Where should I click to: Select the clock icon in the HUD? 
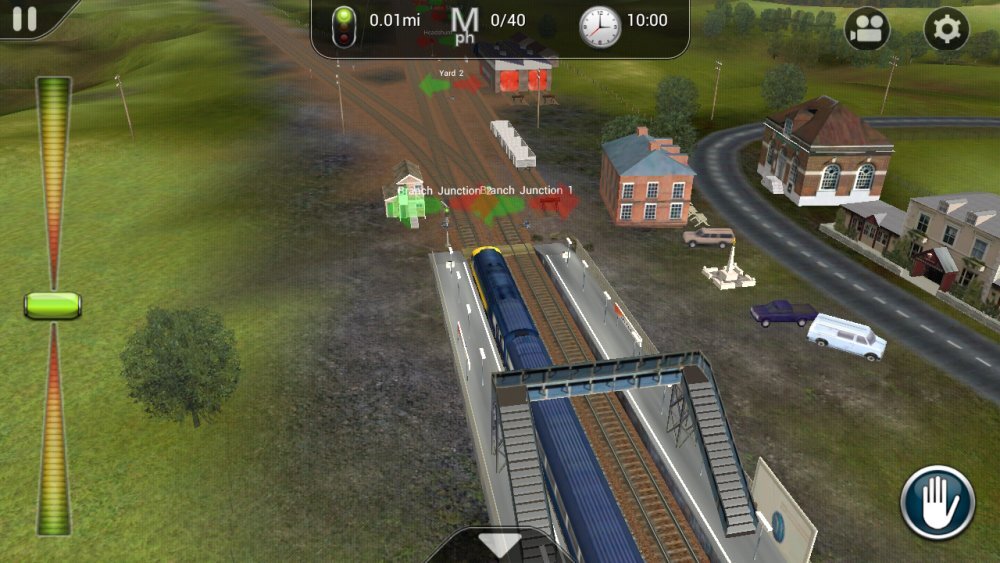(x=600, y=26)
